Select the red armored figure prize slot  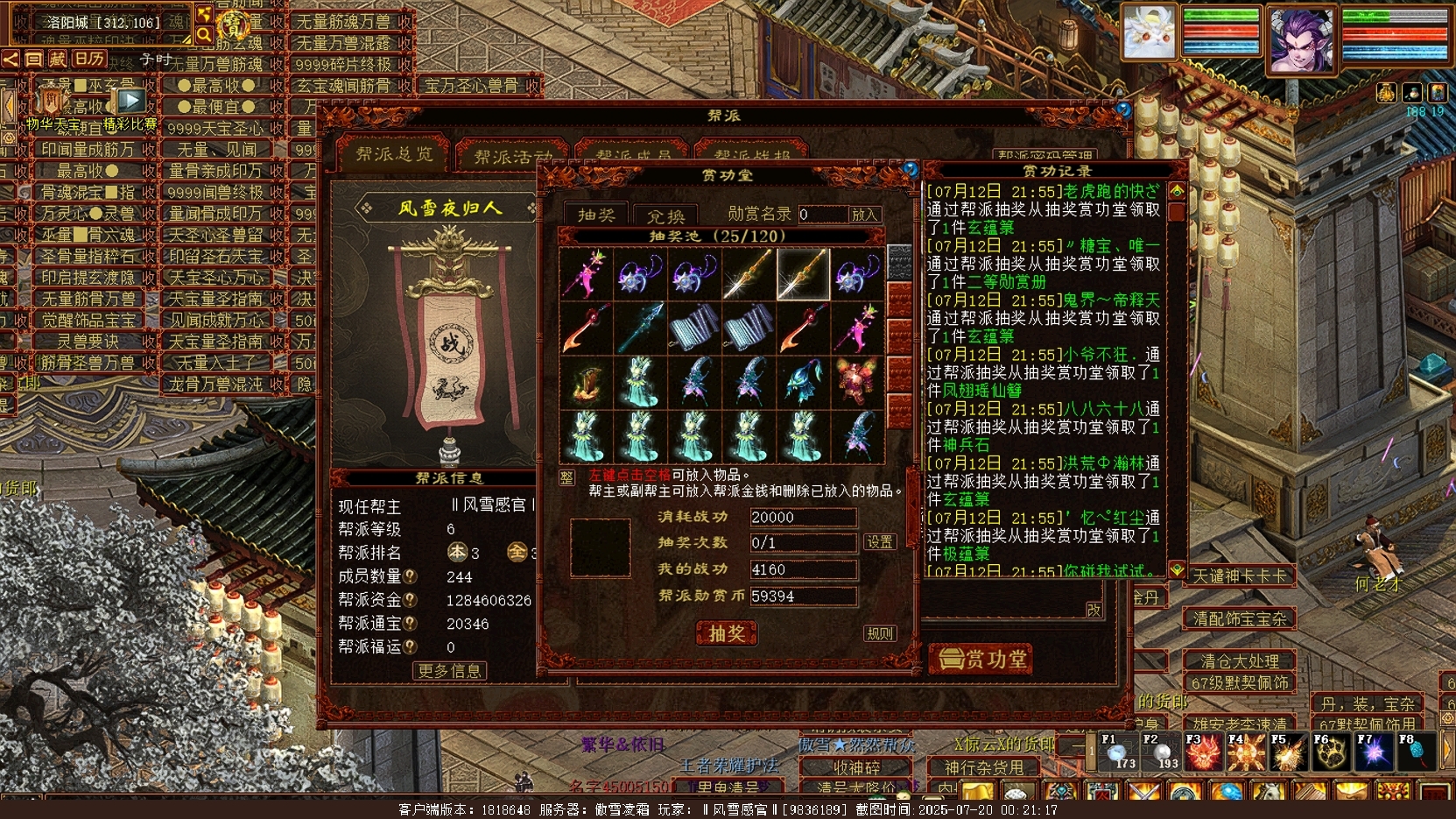coord(856,383)
